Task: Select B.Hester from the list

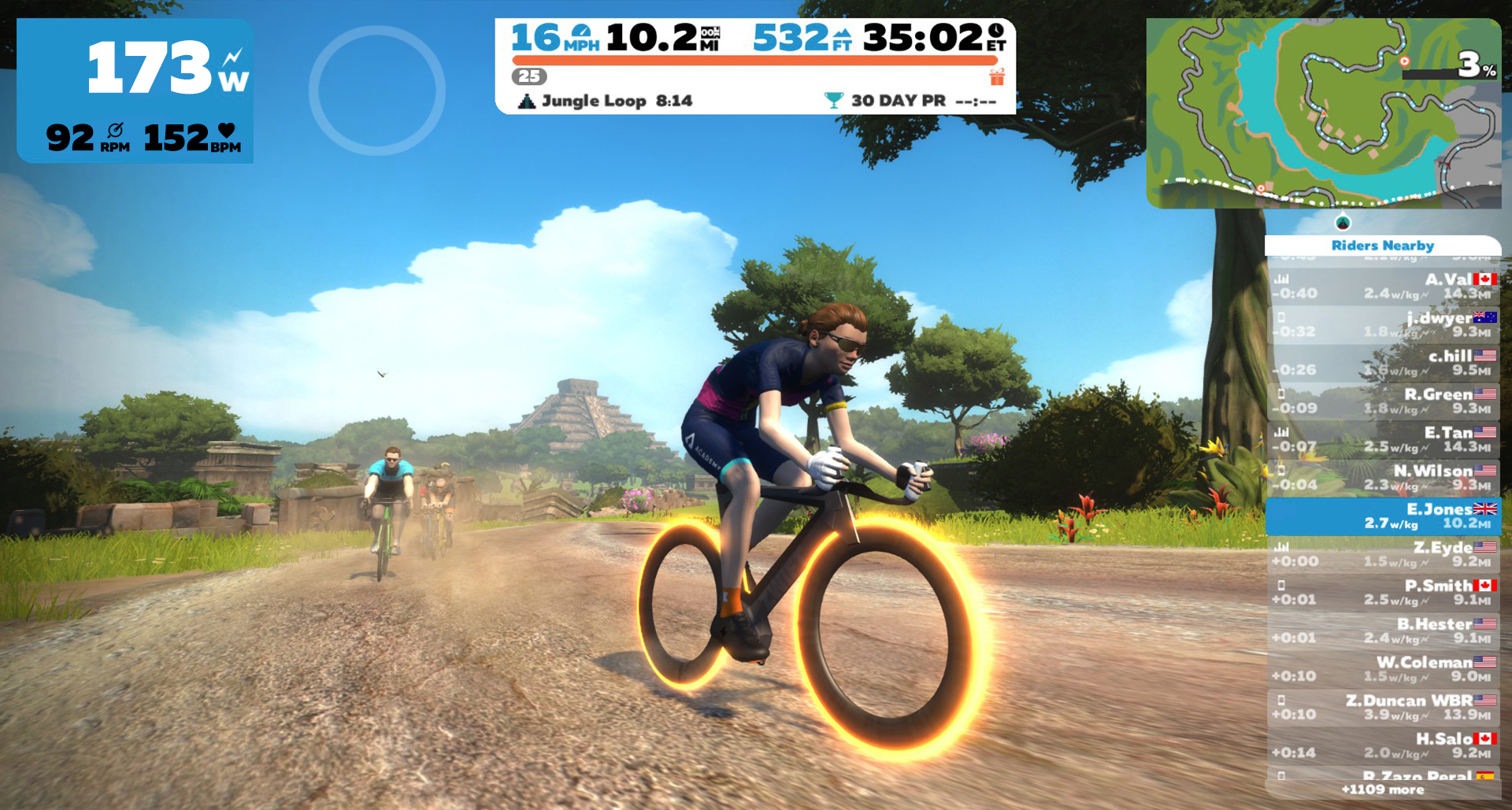Action: click(x=1383, y=631)
